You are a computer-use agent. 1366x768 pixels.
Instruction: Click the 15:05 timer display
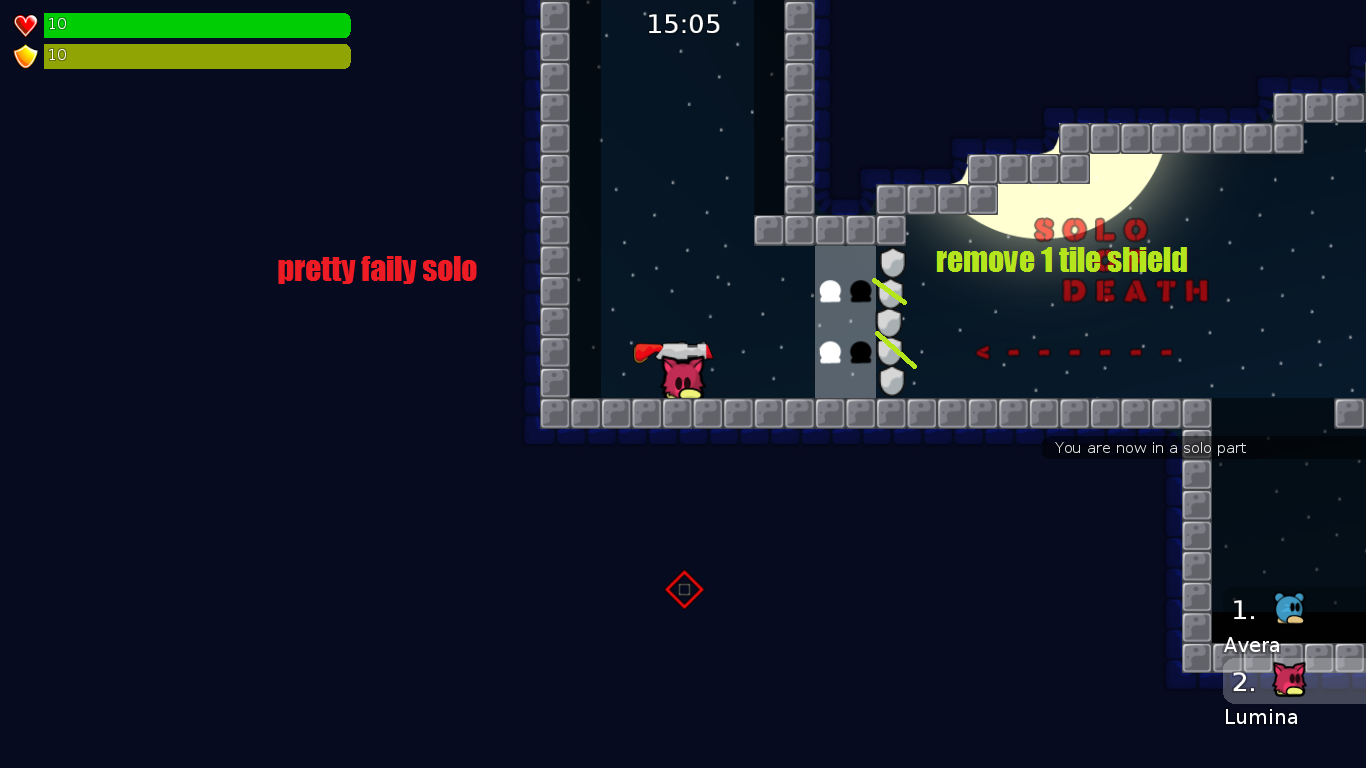point(684,24)
